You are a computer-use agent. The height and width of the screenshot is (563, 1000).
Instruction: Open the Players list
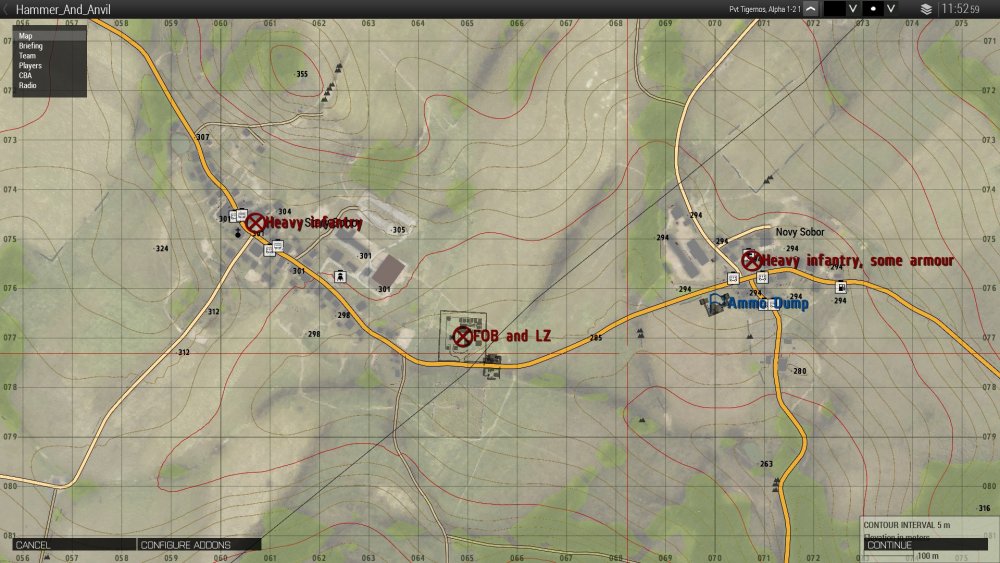[x=31, y=66]
